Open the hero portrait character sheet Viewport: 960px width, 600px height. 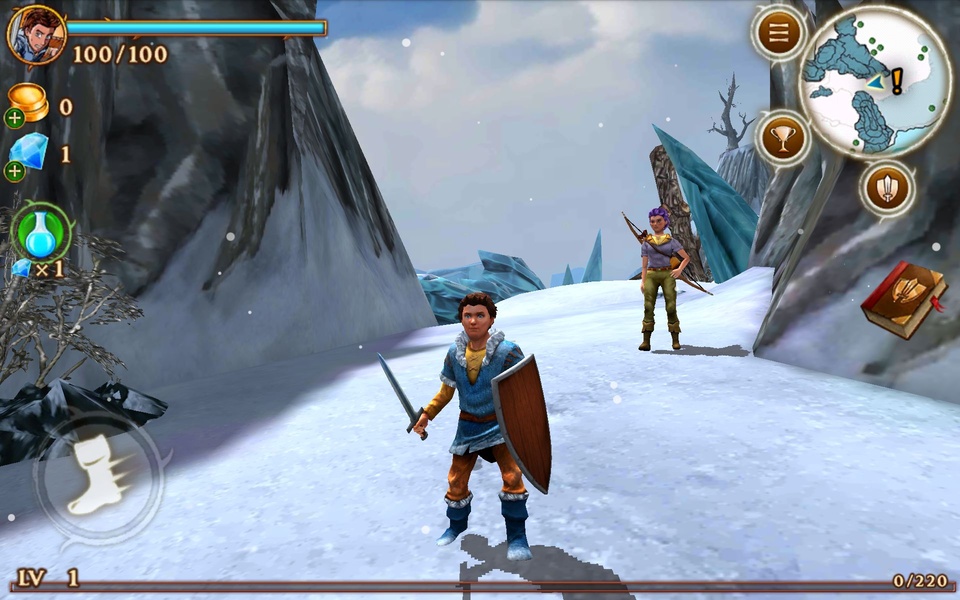[37, 34]
